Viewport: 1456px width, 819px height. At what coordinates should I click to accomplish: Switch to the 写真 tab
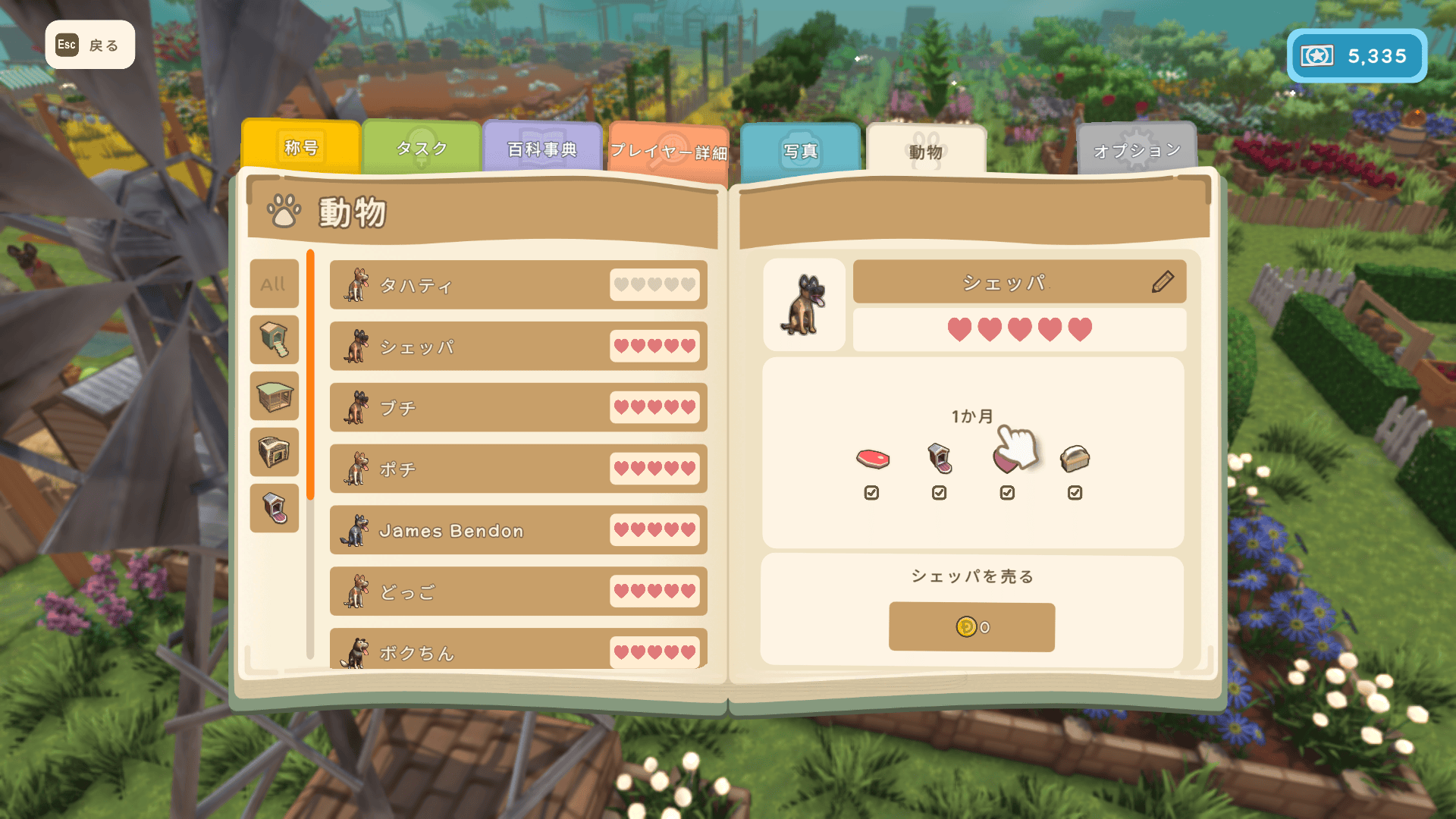pos(801,151)
